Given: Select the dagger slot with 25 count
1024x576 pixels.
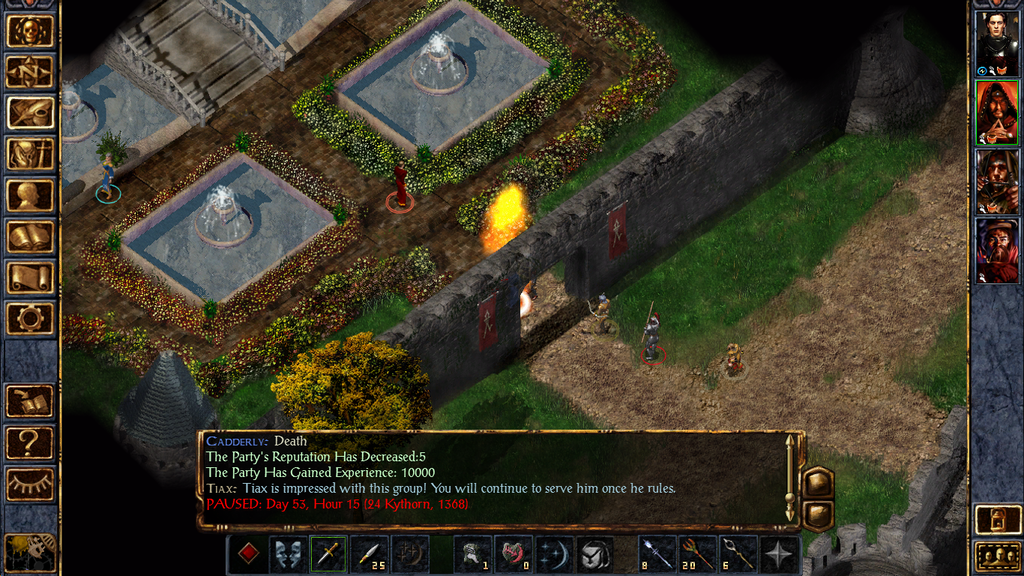Looking at the screenshot, I should (x=369, y=555).
